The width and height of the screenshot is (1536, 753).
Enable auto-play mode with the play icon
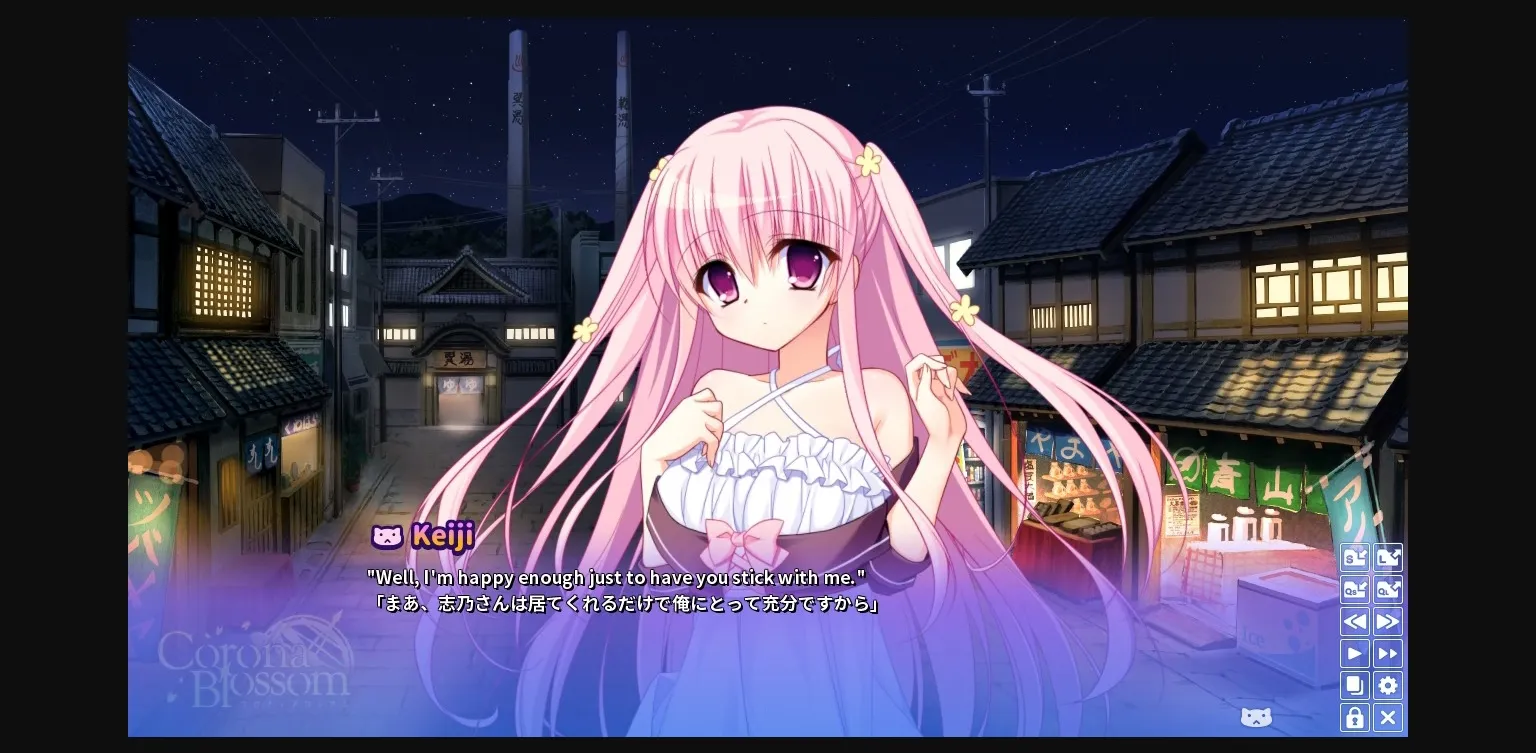(x=1355, y=653)
